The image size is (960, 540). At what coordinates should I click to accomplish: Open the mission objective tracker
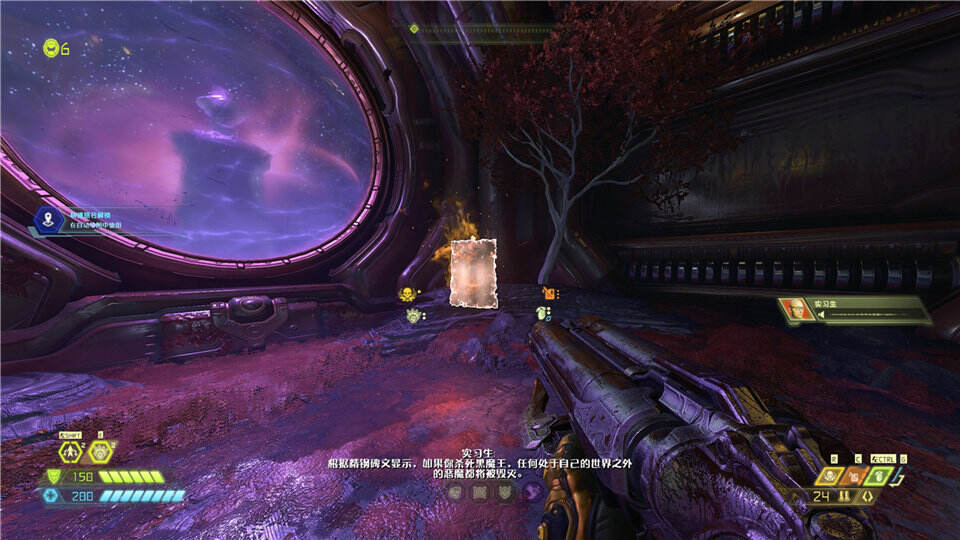[49, 220]
